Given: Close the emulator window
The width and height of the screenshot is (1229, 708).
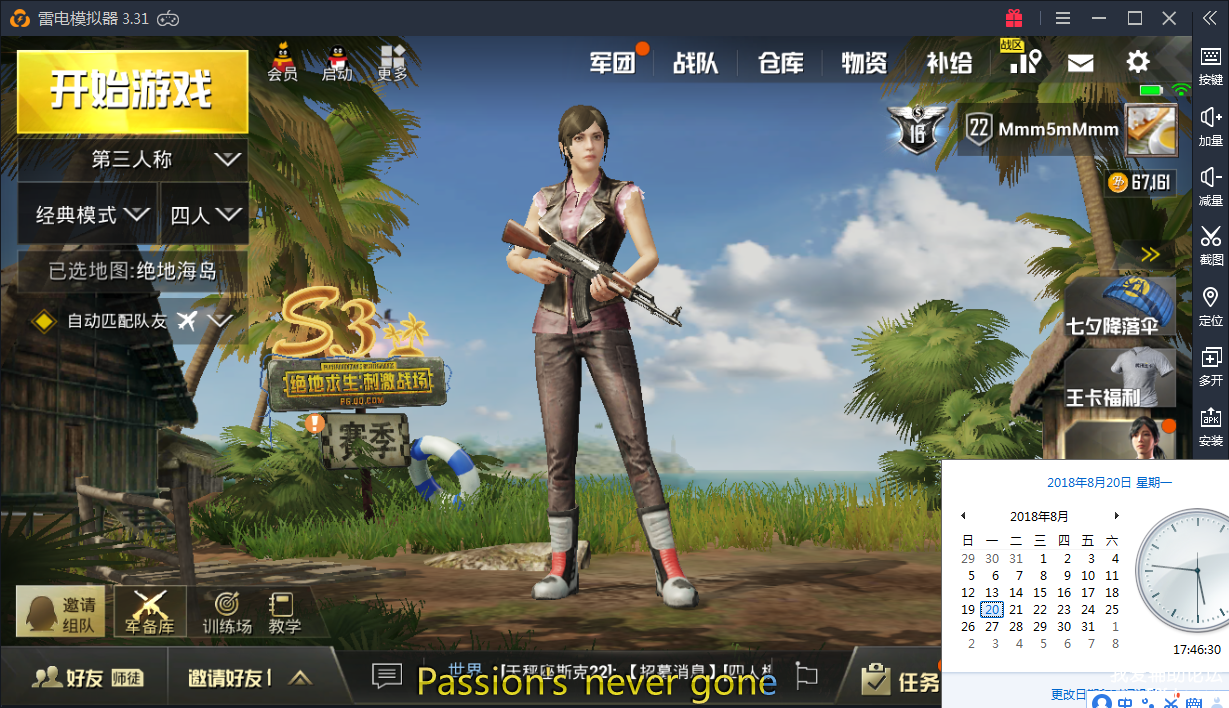Looking at the screenshot, I should click(x=1169, y=18).
